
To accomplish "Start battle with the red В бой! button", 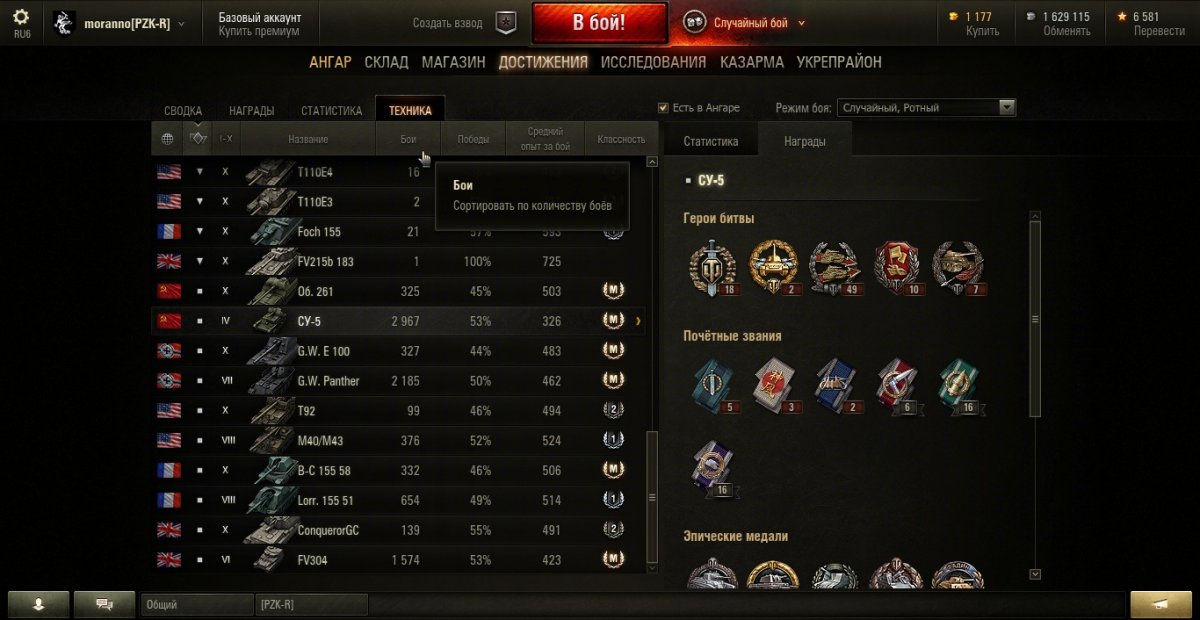I will tap(599, 23).
